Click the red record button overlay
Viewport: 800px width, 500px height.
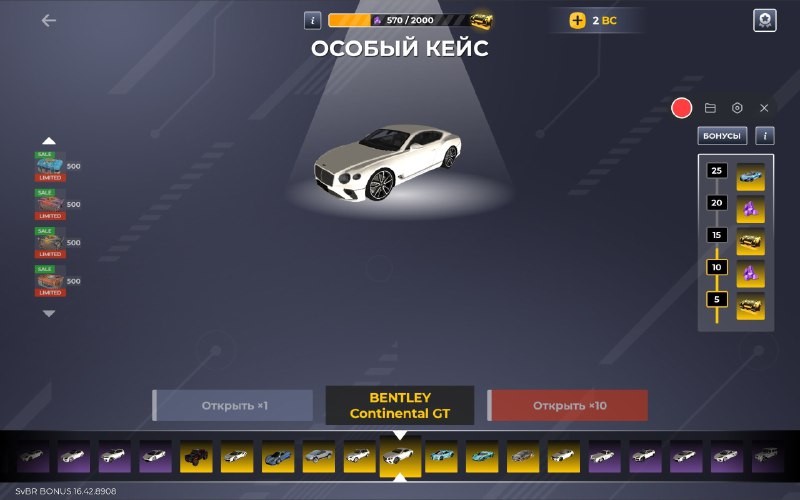[682, 108]
